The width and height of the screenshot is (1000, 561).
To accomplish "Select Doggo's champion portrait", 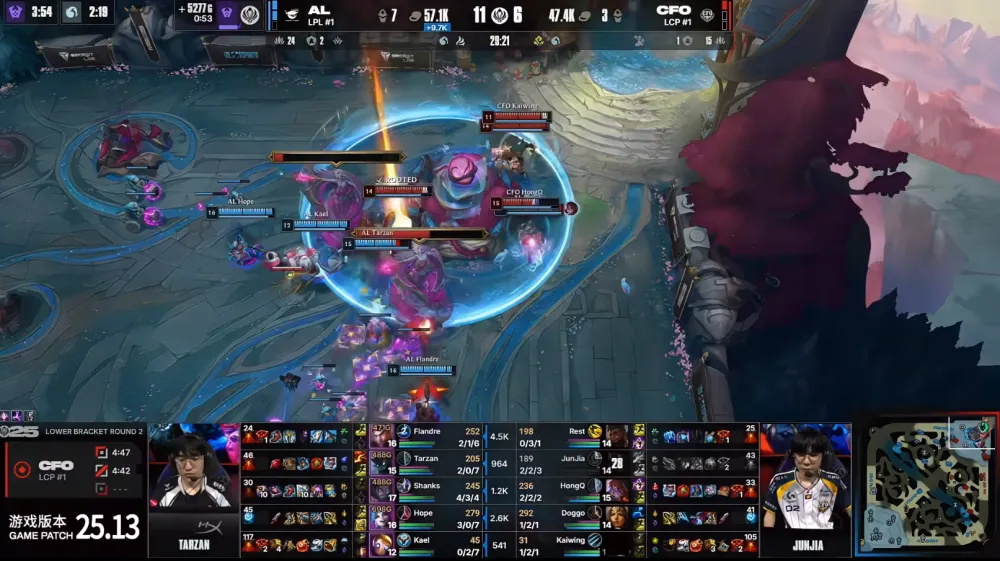I will [x=616, y=518].
